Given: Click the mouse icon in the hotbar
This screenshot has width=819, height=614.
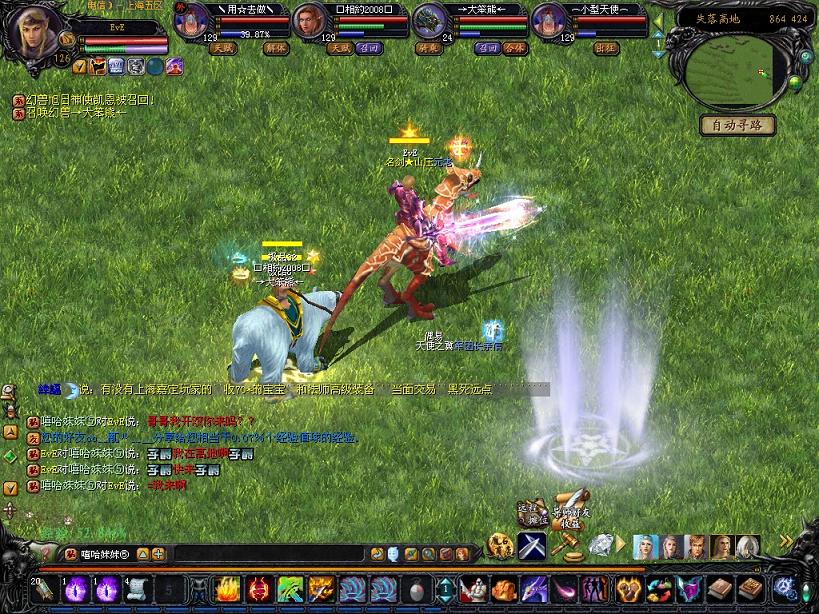Looking at the screenshot, I should tap(415, 589).
